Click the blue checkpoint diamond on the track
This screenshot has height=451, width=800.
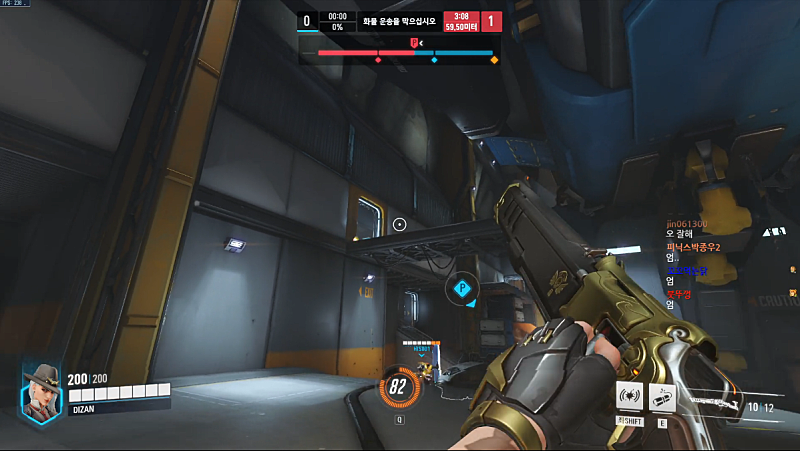tap(434, 61)
